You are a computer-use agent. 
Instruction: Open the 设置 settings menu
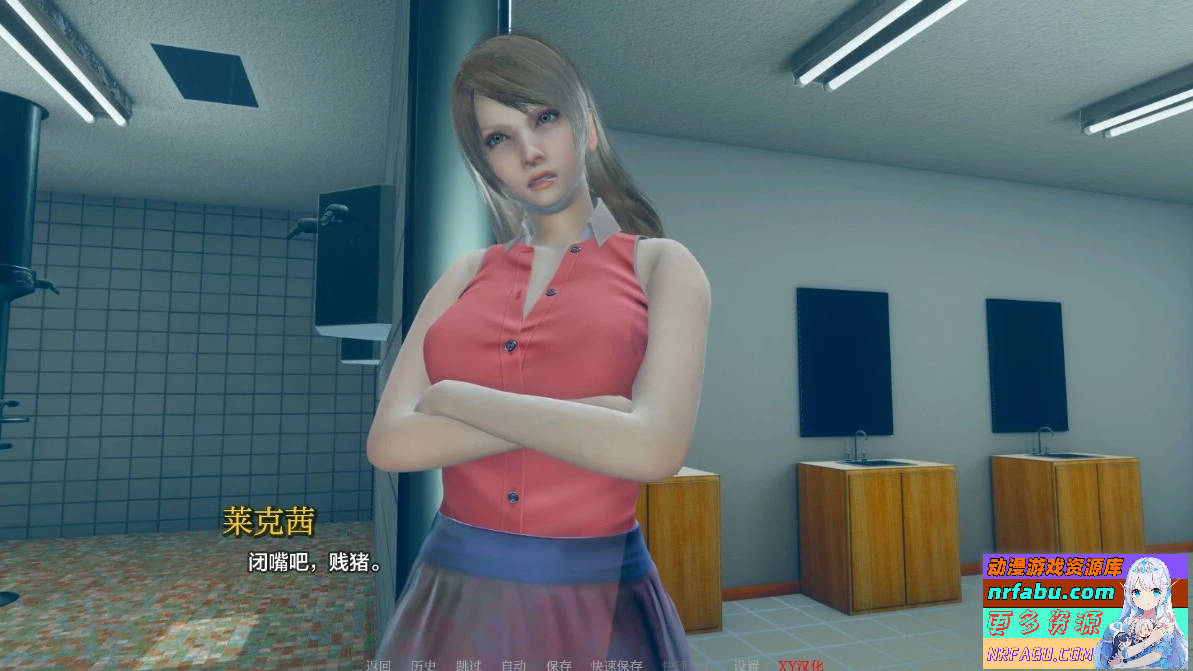[x=746, y=665]
